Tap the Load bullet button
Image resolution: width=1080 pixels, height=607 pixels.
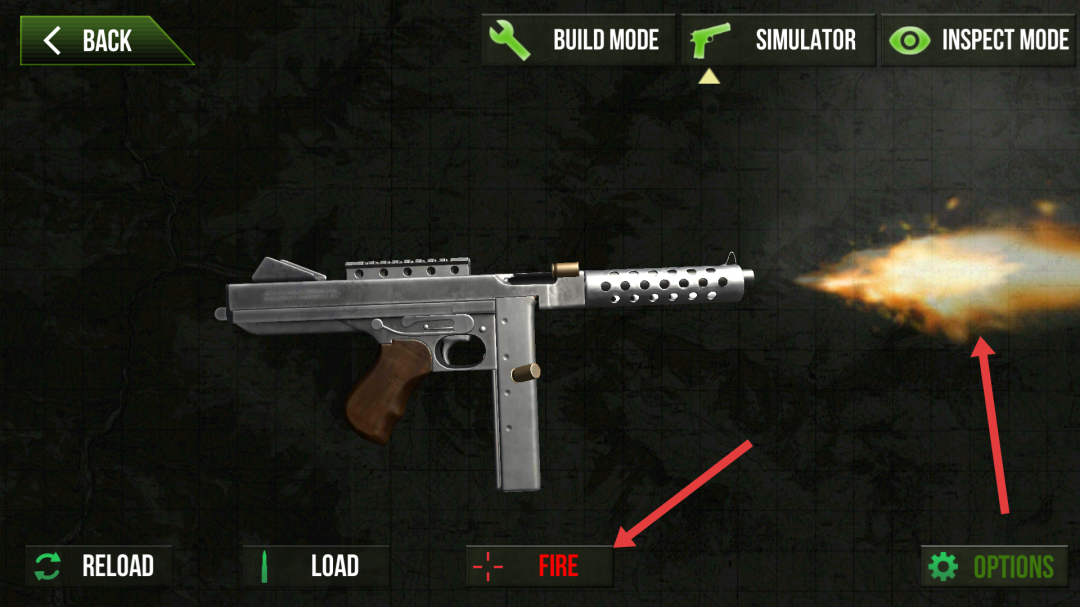click(314, 566)
